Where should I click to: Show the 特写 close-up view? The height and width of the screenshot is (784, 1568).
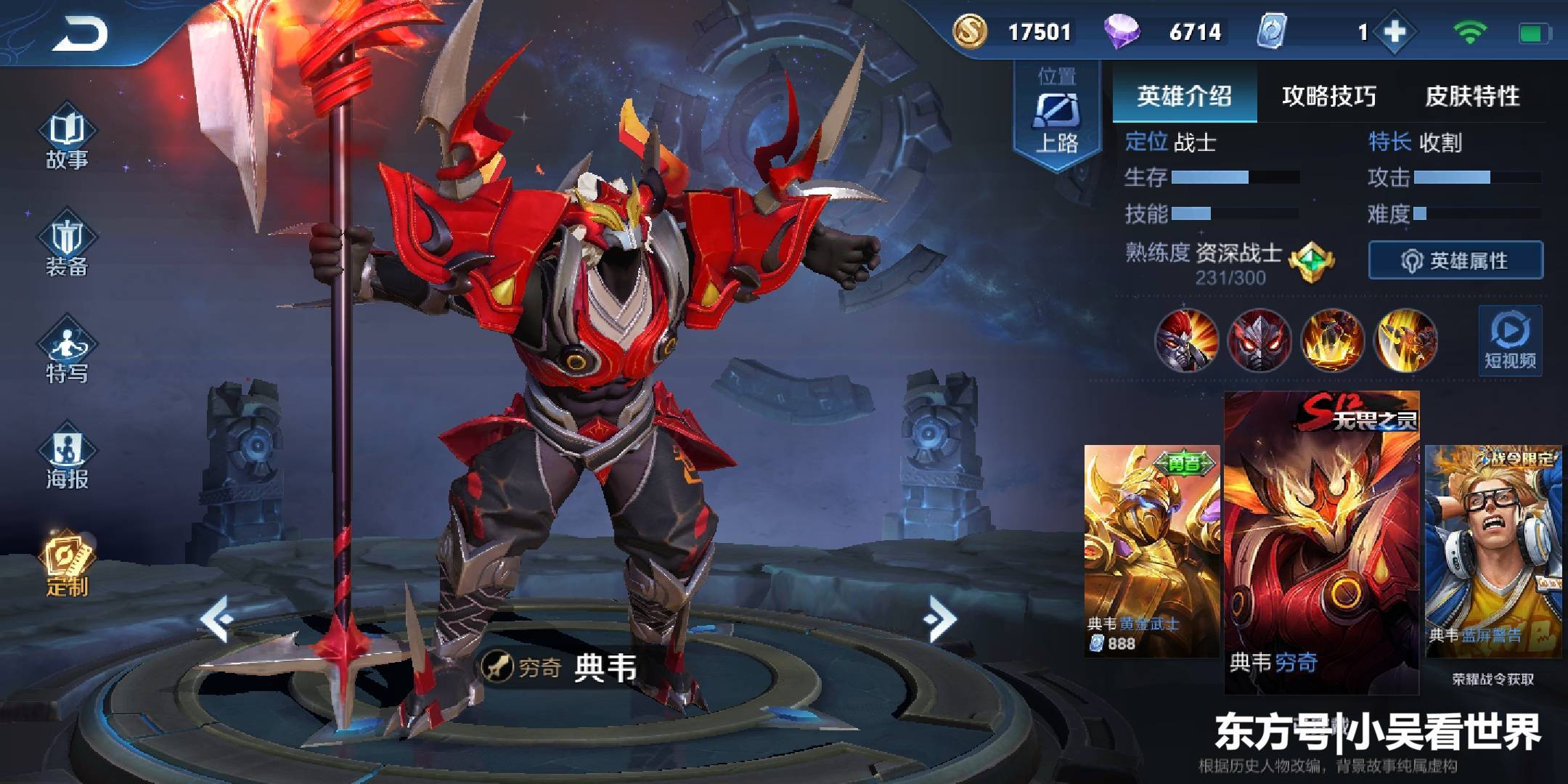tap(67, 354)
